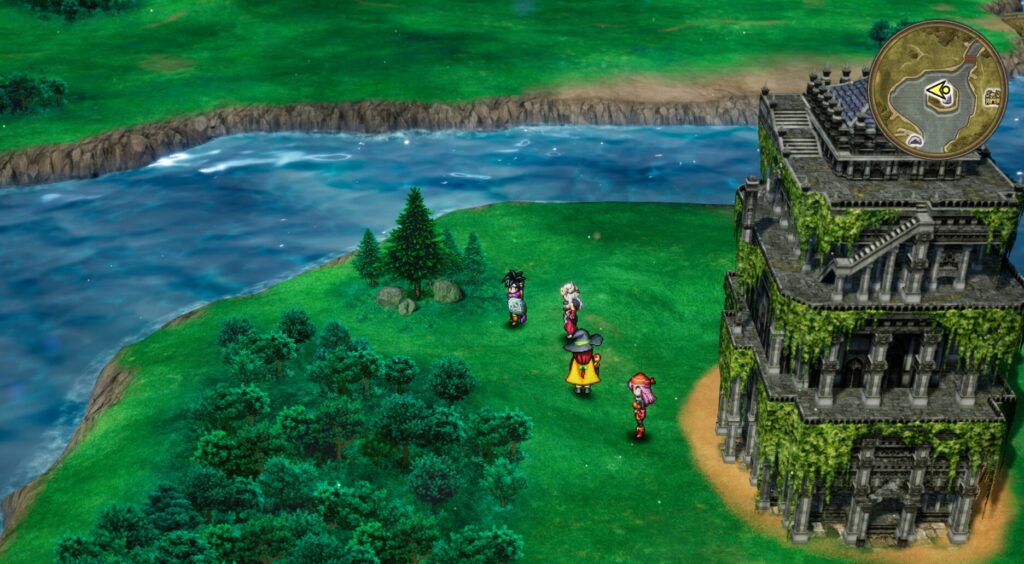Open the circular minimap

coord(937,89)
